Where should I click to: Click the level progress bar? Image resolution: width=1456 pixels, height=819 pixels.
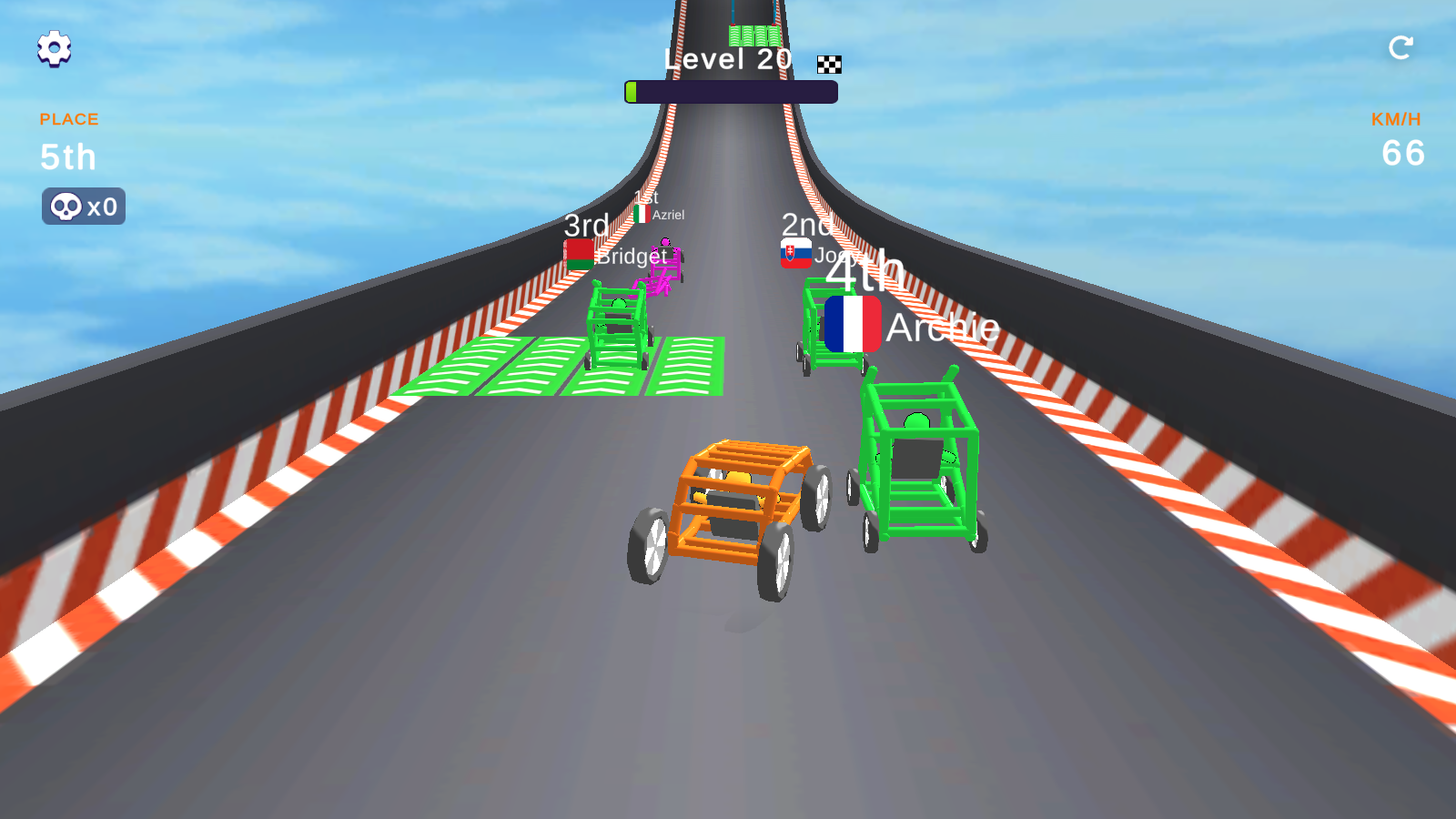730,90
